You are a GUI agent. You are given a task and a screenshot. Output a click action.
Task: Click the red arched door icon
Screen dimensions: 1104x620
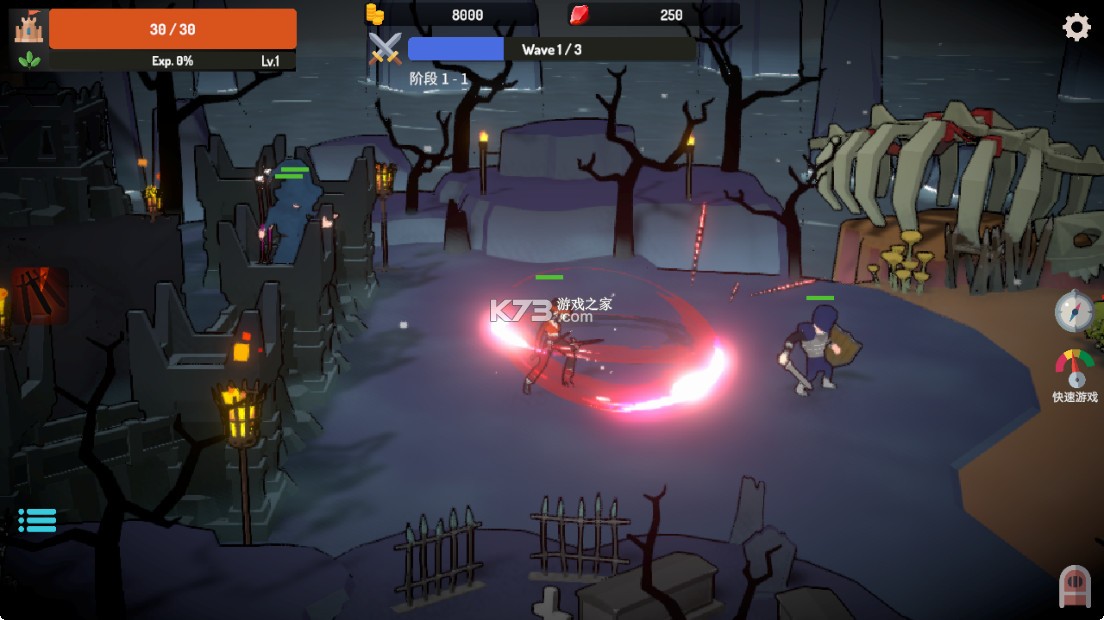pyautogui.click(x=1074, y=586)
